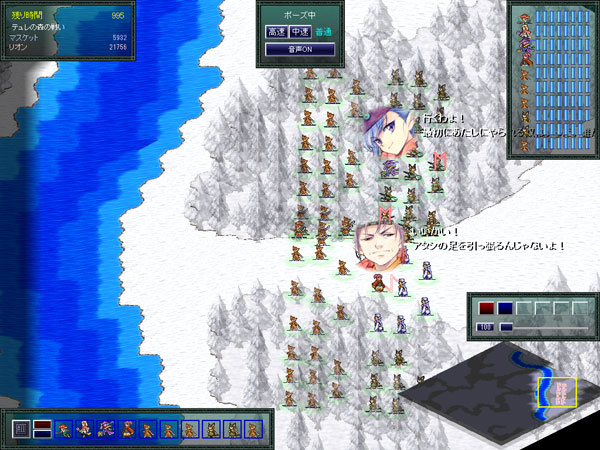Set game speed to 高速 (high speed)
Image resolution: width=600 pixels, height=450 pixels.
pyautogui.click(x=276, y=32)
